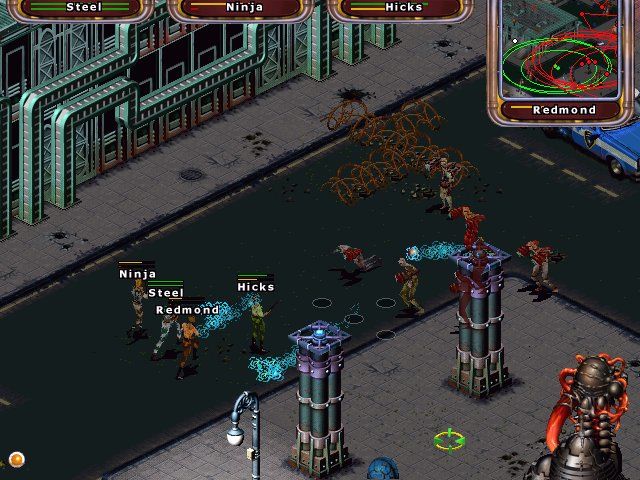Viewport: 640px width, 480px height.
Task: Select Steel's squad panel in the top bar
Action: (84, 8)
